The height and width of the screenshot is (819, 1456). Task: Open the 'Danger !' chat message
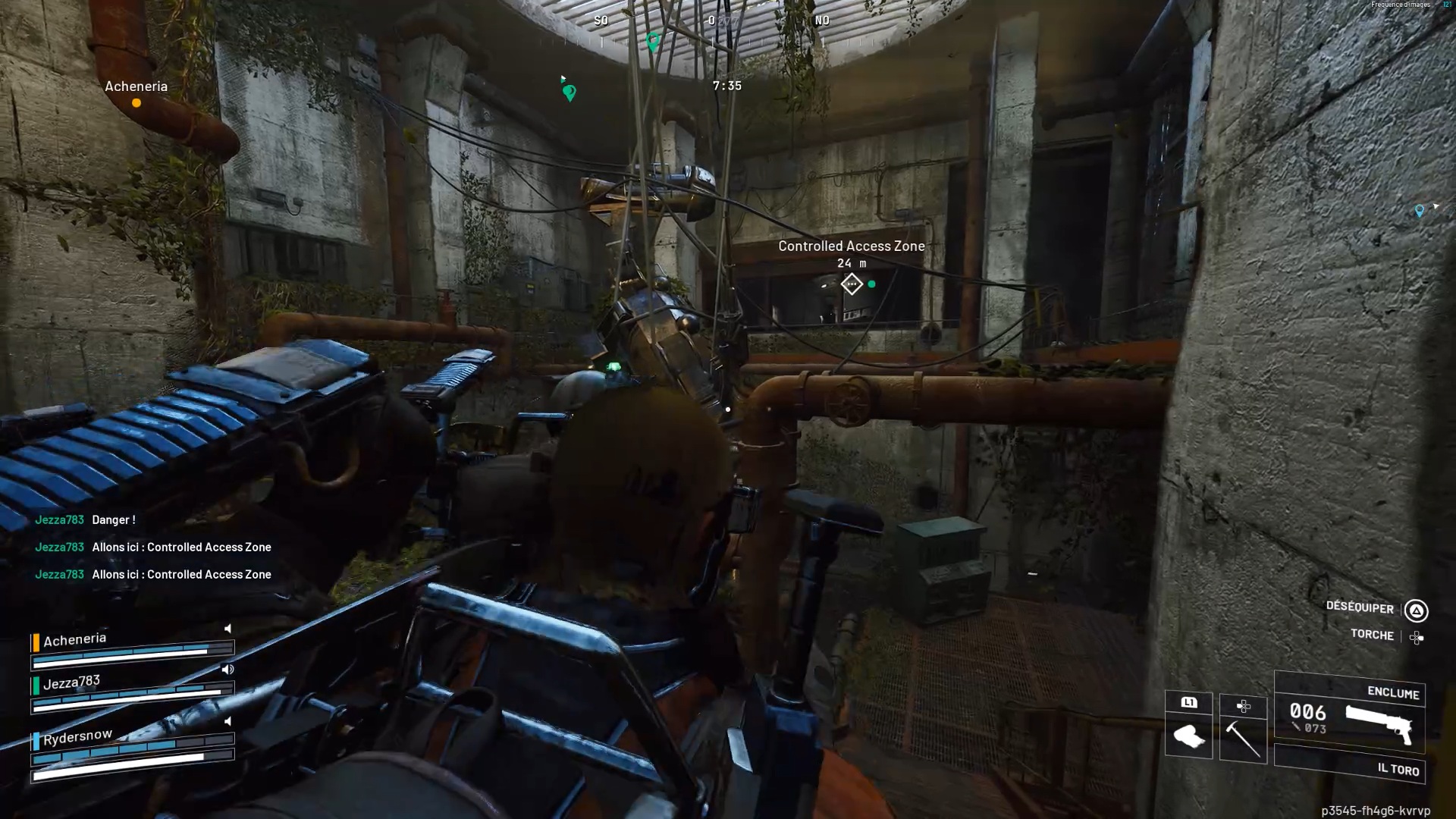pyautogui.click(x=114, y=520)
